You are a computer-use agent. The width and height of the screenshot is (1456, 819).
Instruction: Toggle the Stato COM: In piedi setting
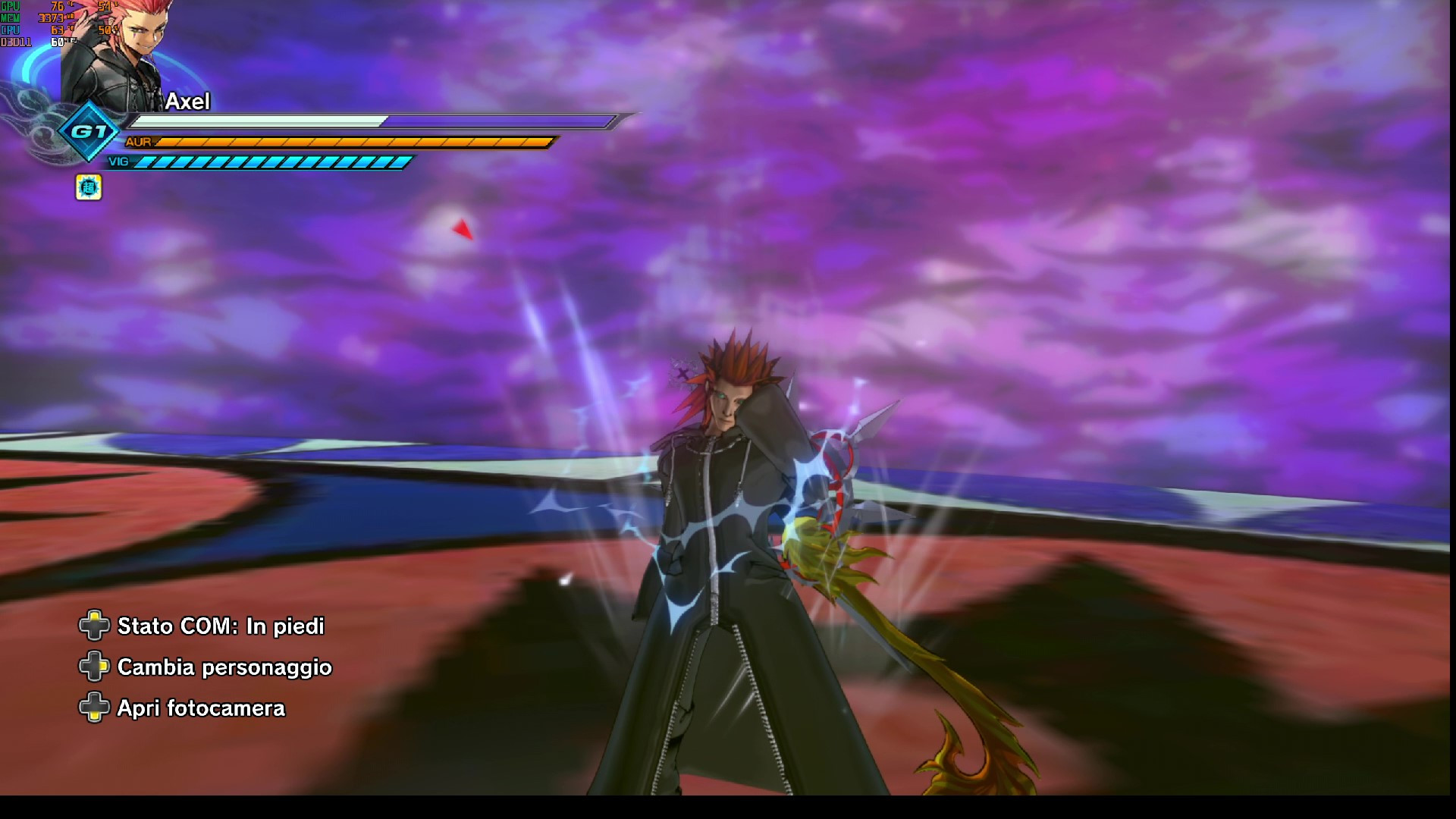pos(219,627)
